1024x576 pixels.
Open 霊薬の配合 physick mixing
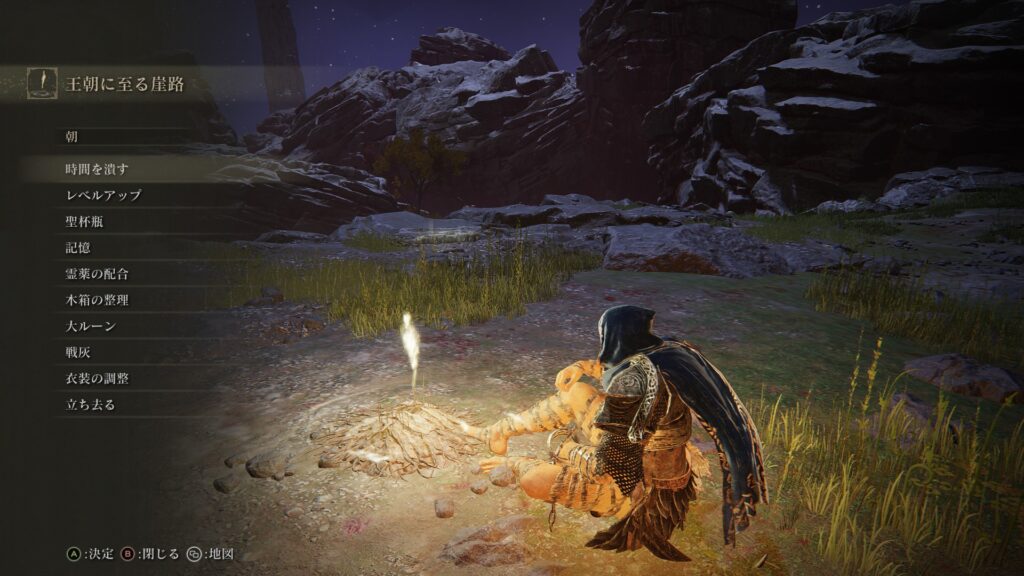click(x=97, y=273)
